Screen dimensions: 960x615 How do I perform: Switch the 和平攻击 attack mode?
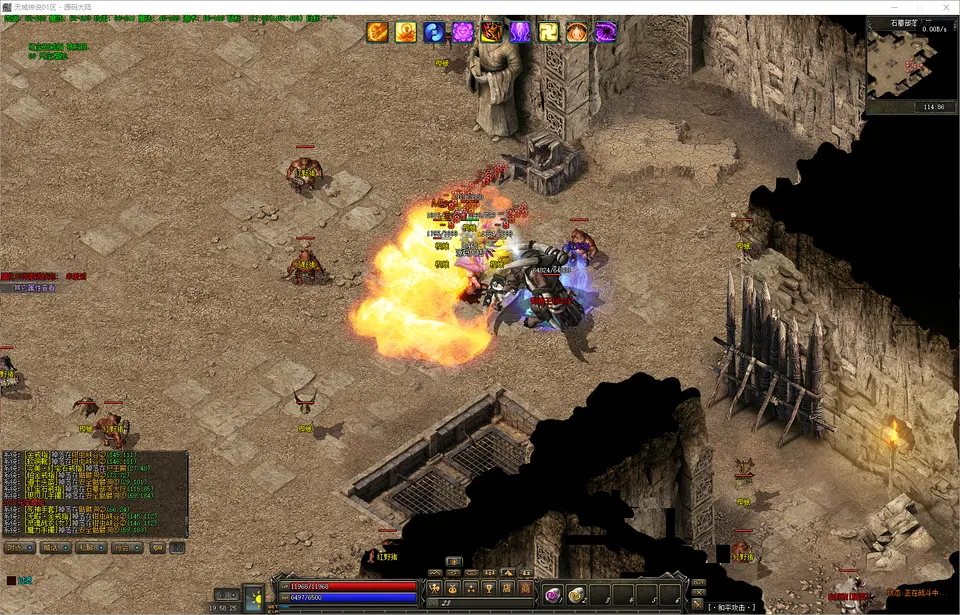[x=734, y=606]
